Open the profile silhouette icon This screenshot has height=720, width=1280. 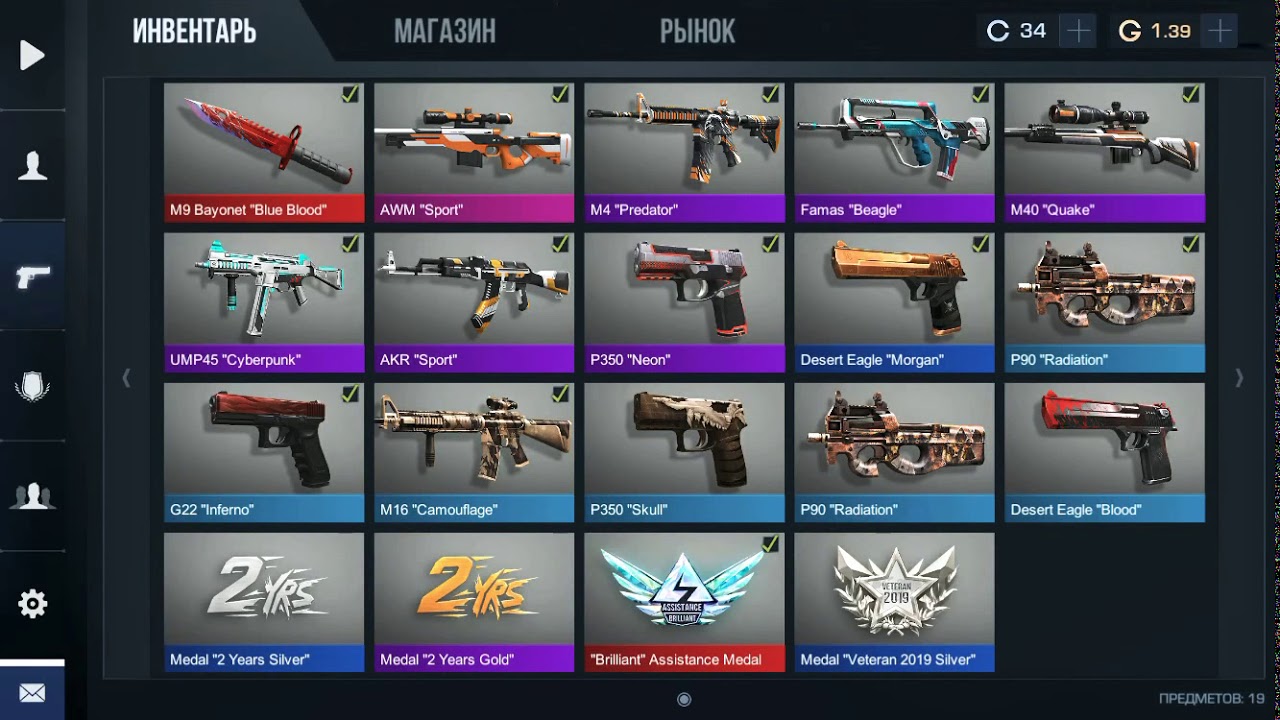tap(32, 166)
